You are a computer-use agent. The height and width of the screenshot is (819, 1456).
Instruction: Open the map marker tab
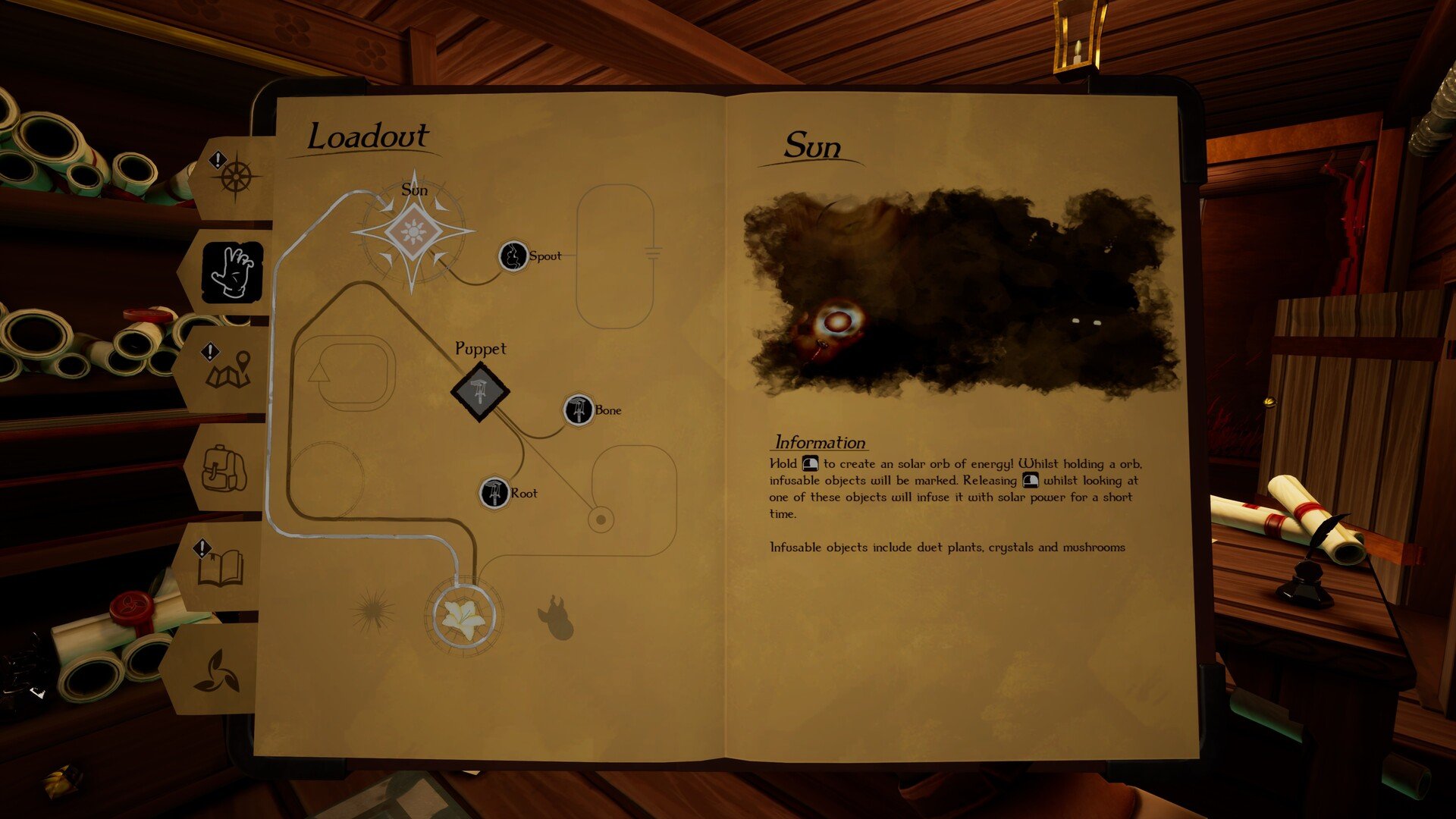pyautogui.click(x=227, y=369)
